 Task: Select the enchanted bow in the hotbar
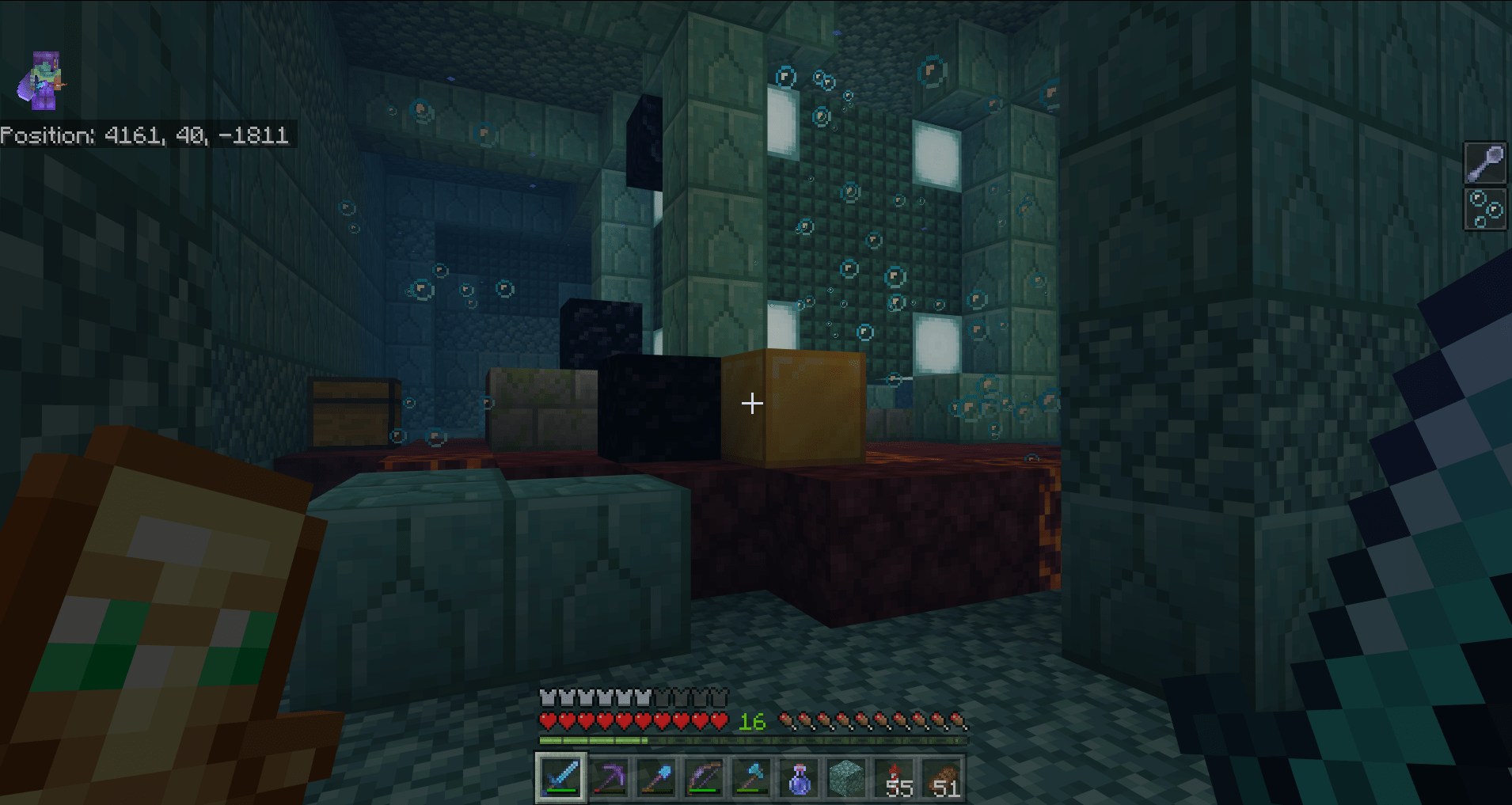tap(705, 777)
